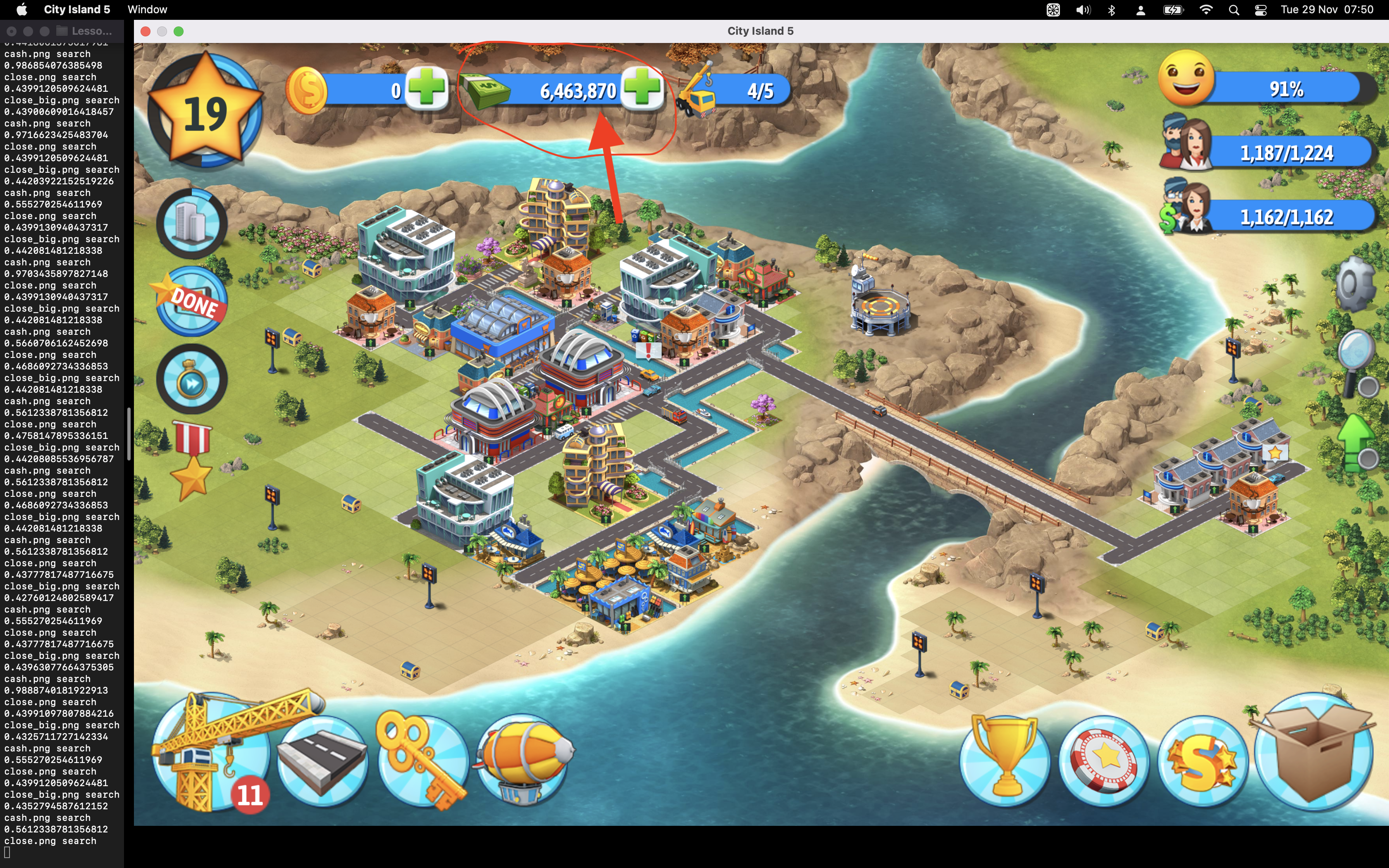Open the skyscraper buildings overview
The width and height of the screenshot is (1389, 868).
pos(192,223)
